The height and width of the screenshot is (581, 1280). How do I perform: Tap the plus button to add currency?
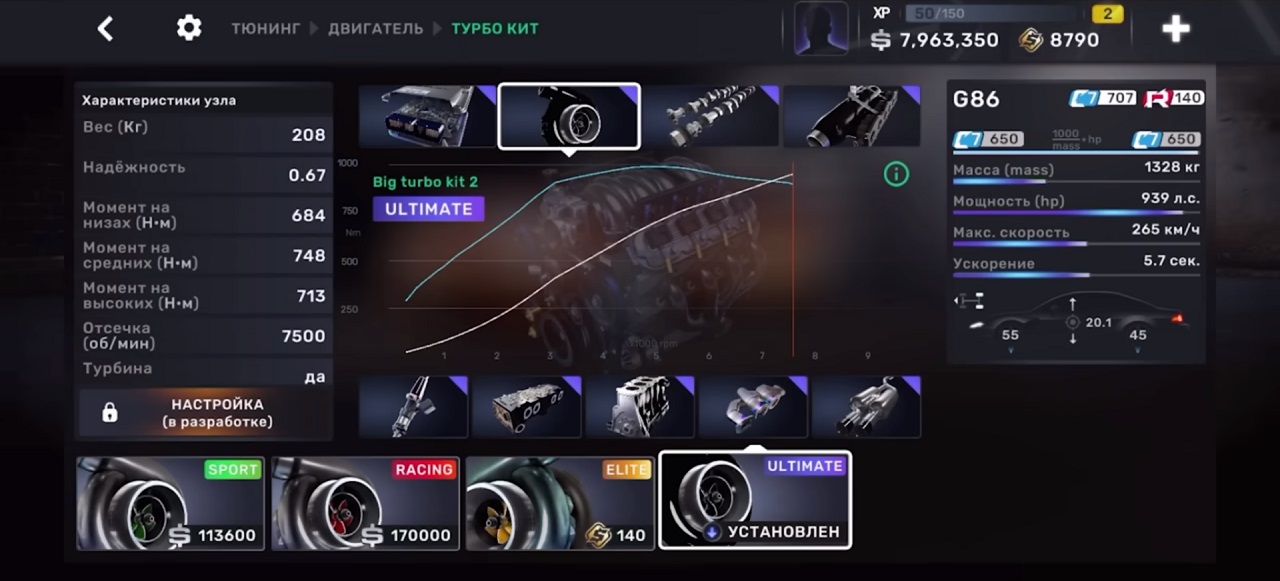point(1175,29)
